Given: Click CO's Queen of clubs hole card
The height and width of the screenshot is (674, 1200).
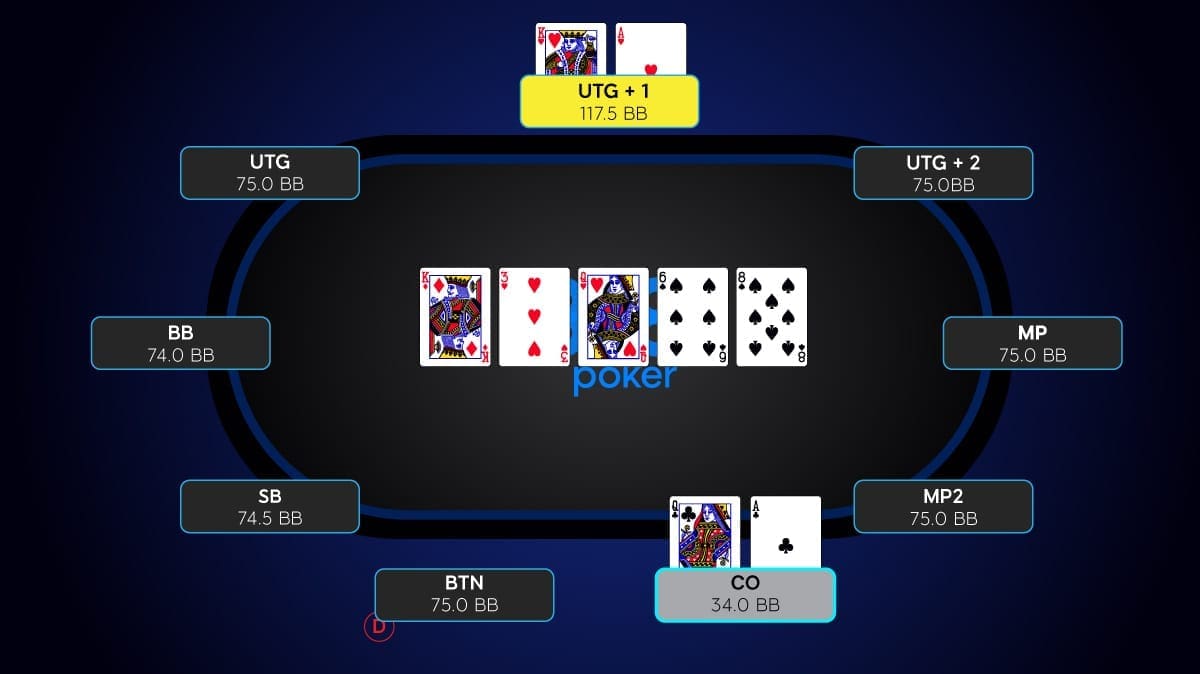Looking at the screenshot, I should tap(704, 532).
